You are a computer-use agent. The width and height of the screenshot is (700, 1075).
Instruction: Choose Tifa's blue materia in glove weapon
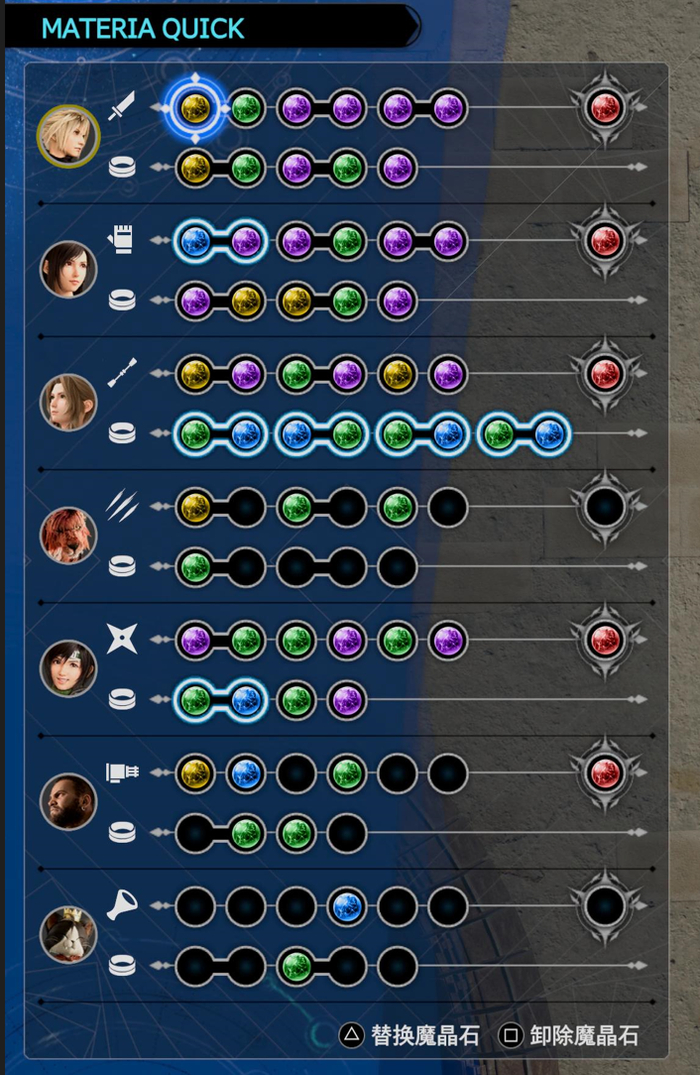195,240
